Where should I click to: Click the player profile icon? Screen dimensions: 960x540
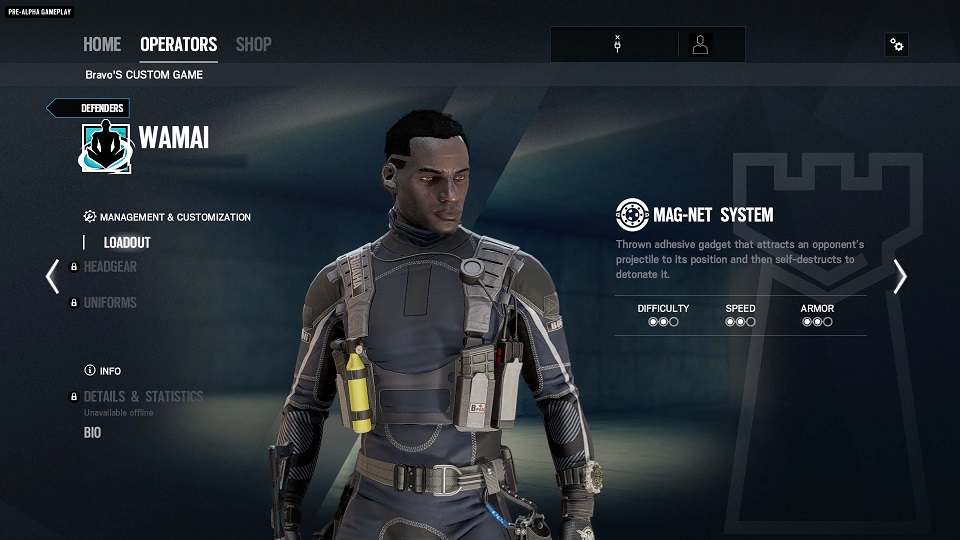click(700, 45)
